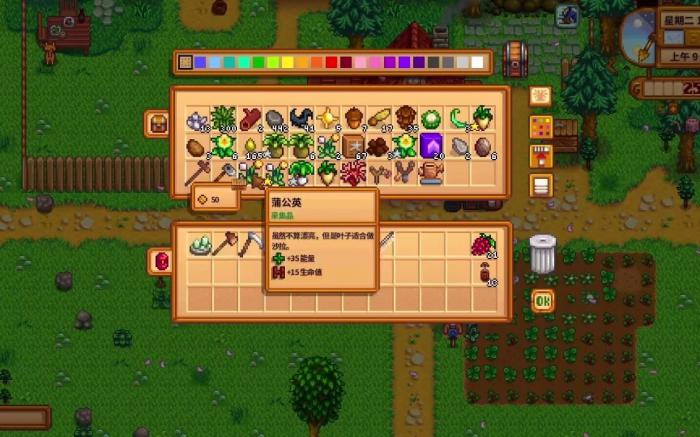Select the grapes in the backpack
Viewport: 700px width, 437px height.
(x=484, y=244)
